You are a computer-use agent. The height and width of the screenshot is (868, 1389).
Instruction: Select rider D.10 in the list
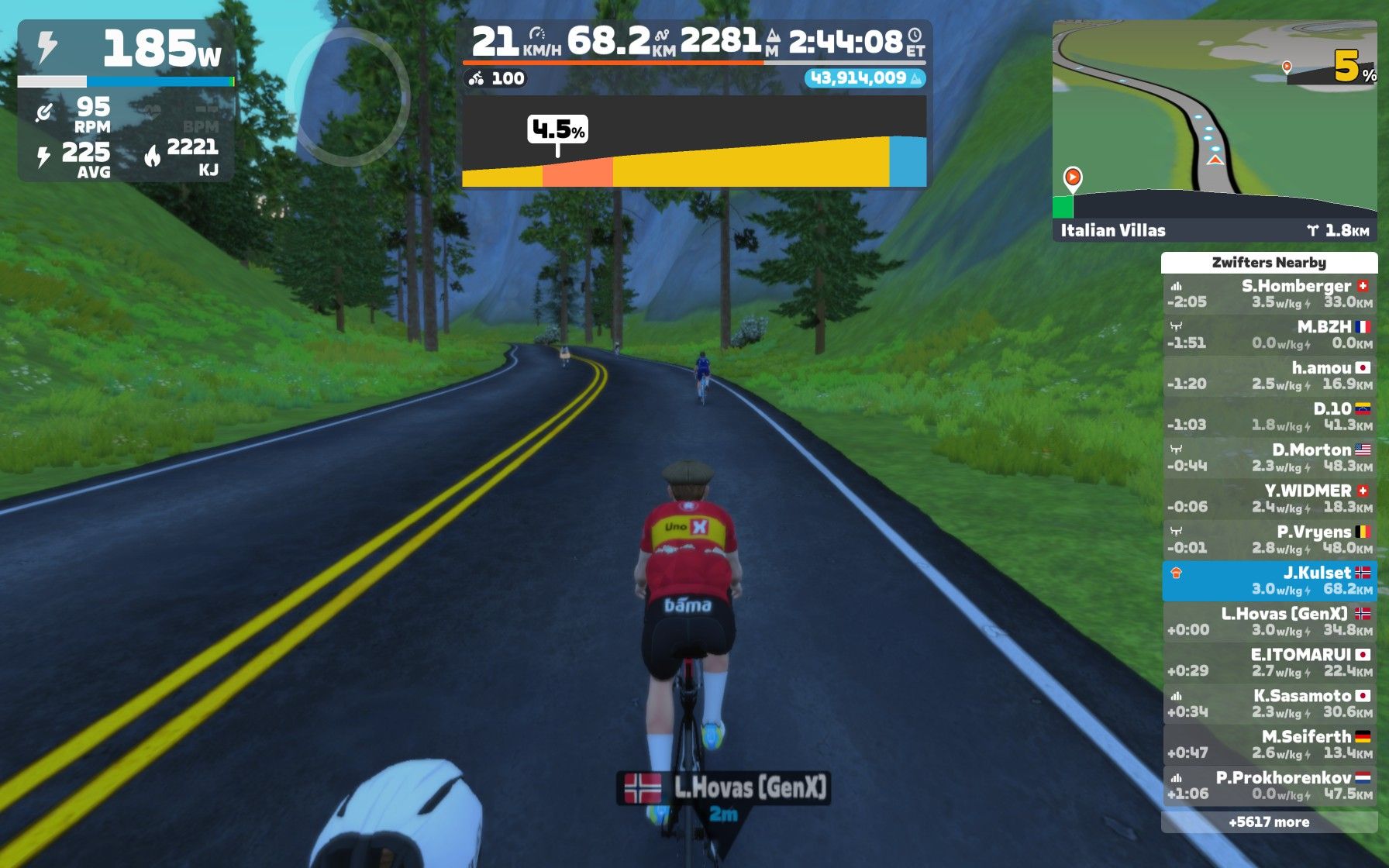pyautogui.click(x=1269, y=417)
